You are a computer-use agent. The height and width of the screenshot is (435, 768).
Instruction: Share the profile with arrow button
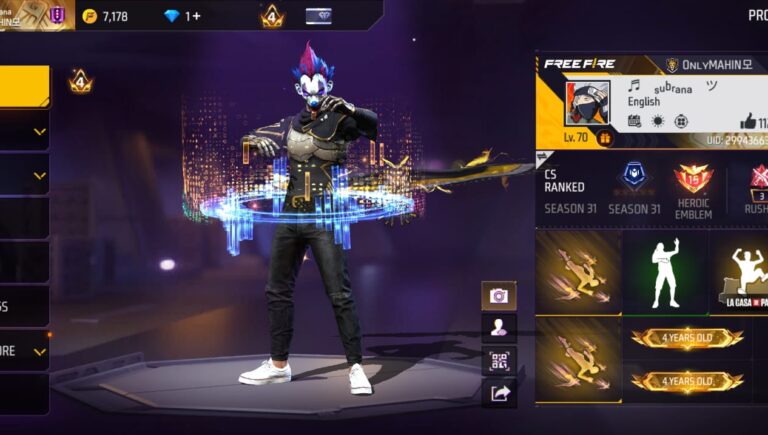[498, 393]
